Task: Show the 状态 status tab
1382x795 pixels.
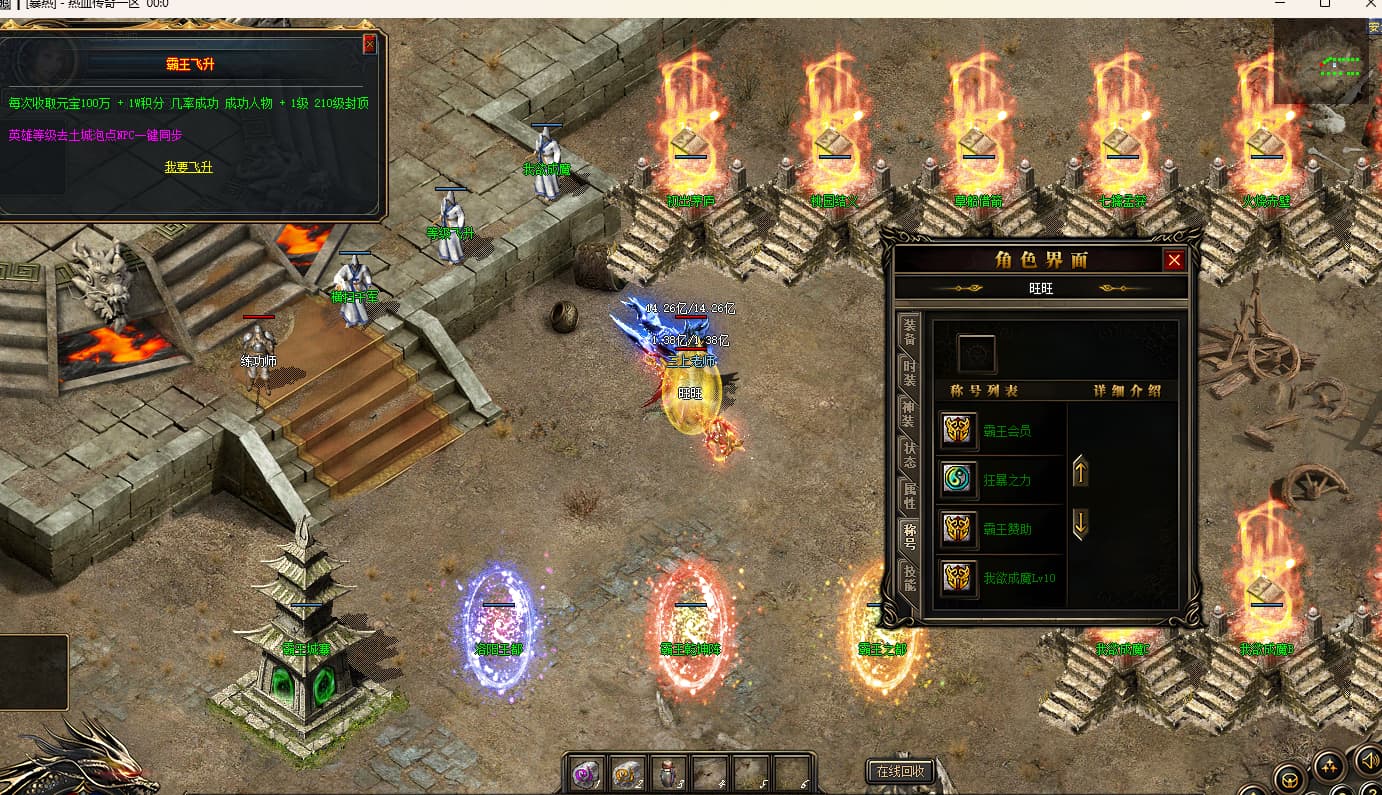Action: point(909,455)
